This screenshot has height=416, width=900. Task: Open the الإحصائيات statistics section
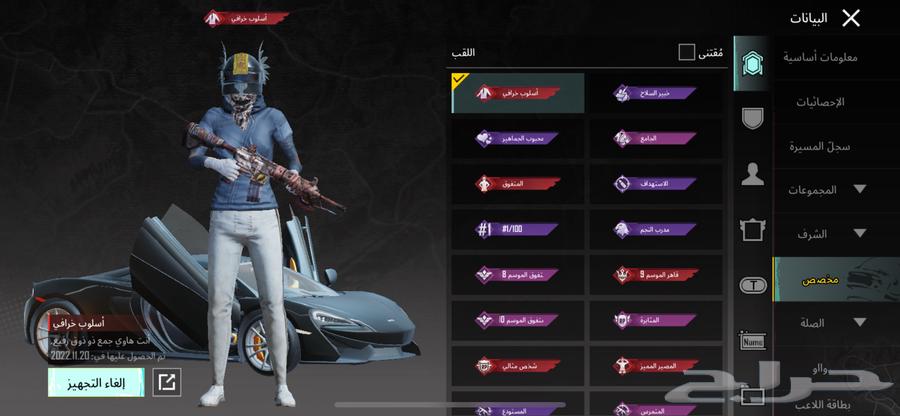point(821,102)
